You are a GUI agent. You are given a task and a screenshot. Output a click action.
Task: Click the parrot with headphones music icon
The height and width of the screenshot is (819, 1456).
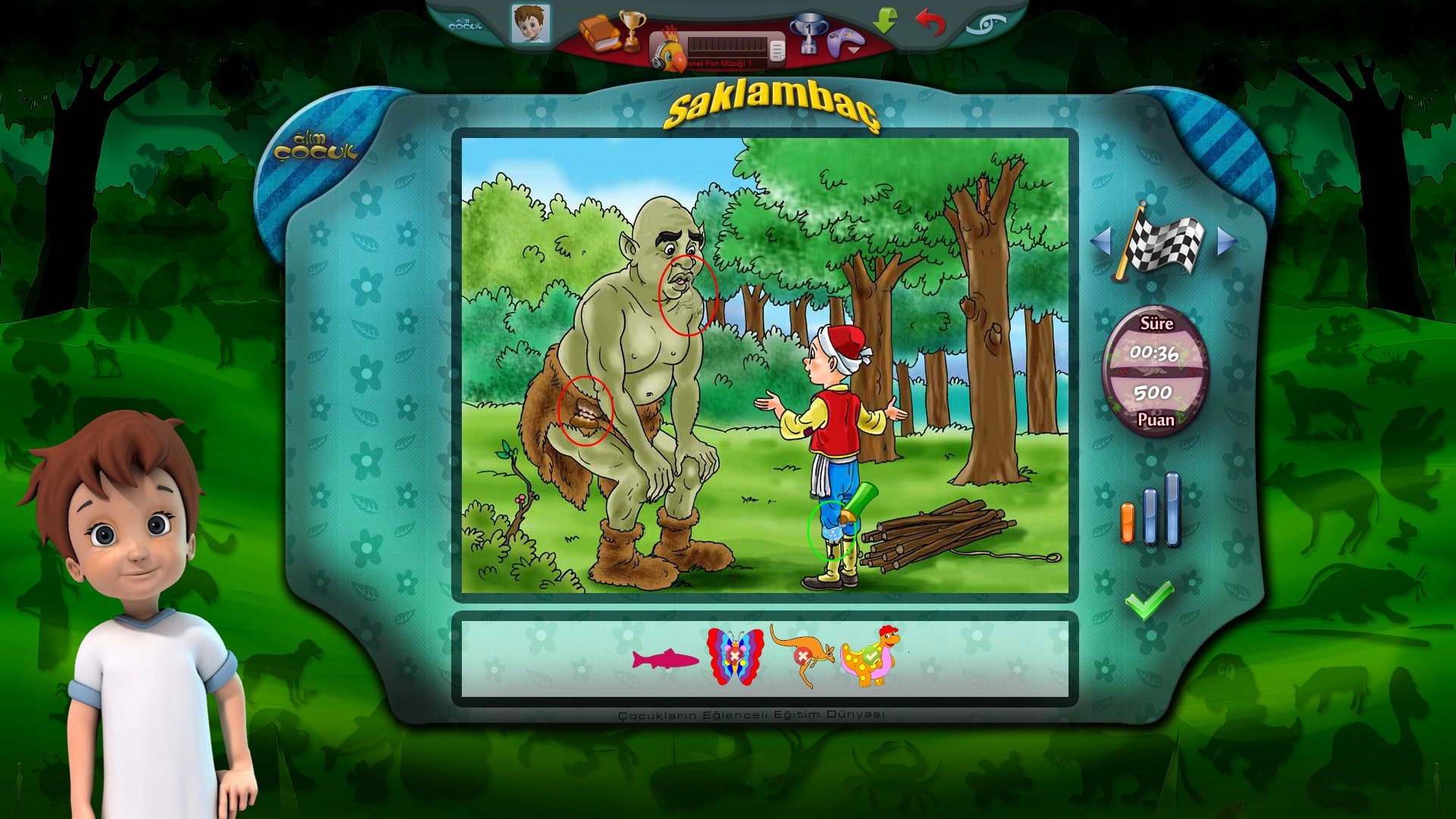point(669,50)
